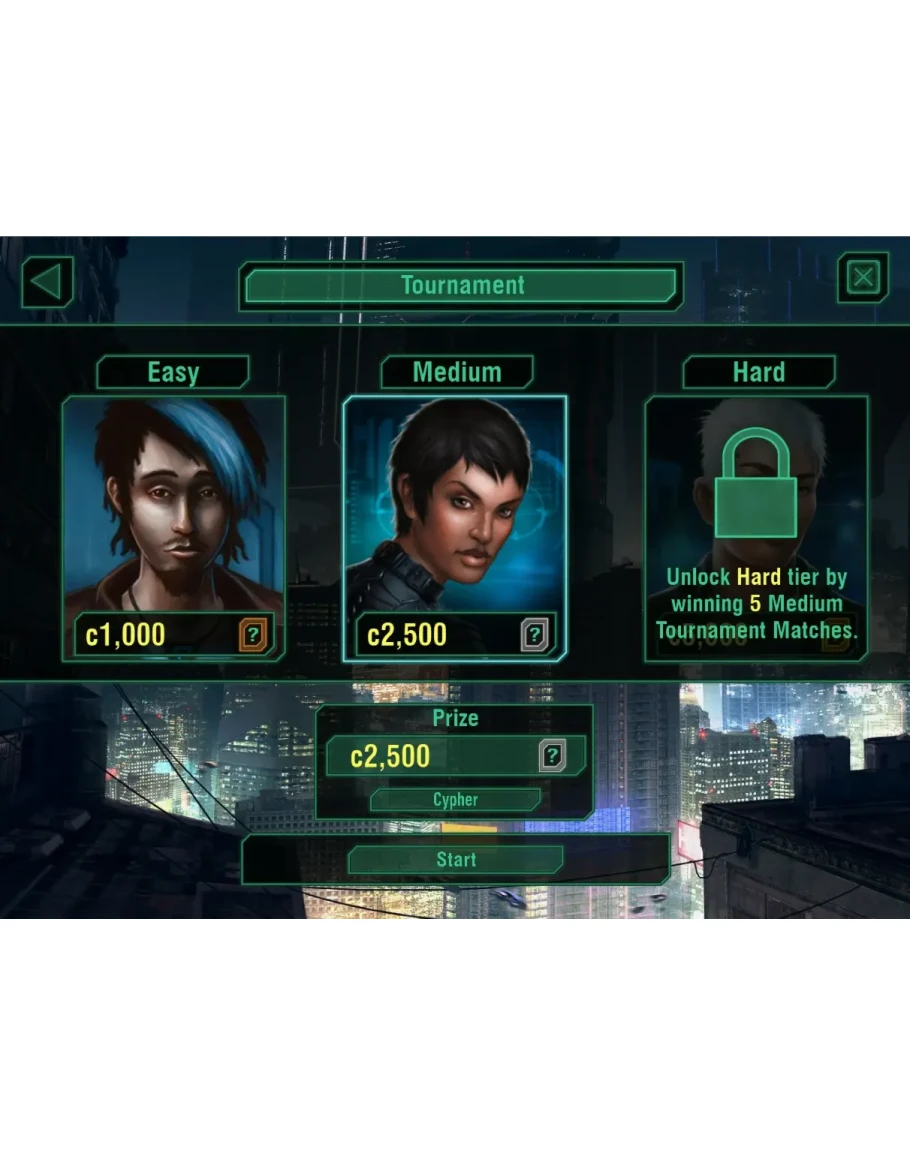The height and width of the screenshot is (1155, 910).
Task: Inspect the Medium tier mystery reward icon
Action: (535, 635)
